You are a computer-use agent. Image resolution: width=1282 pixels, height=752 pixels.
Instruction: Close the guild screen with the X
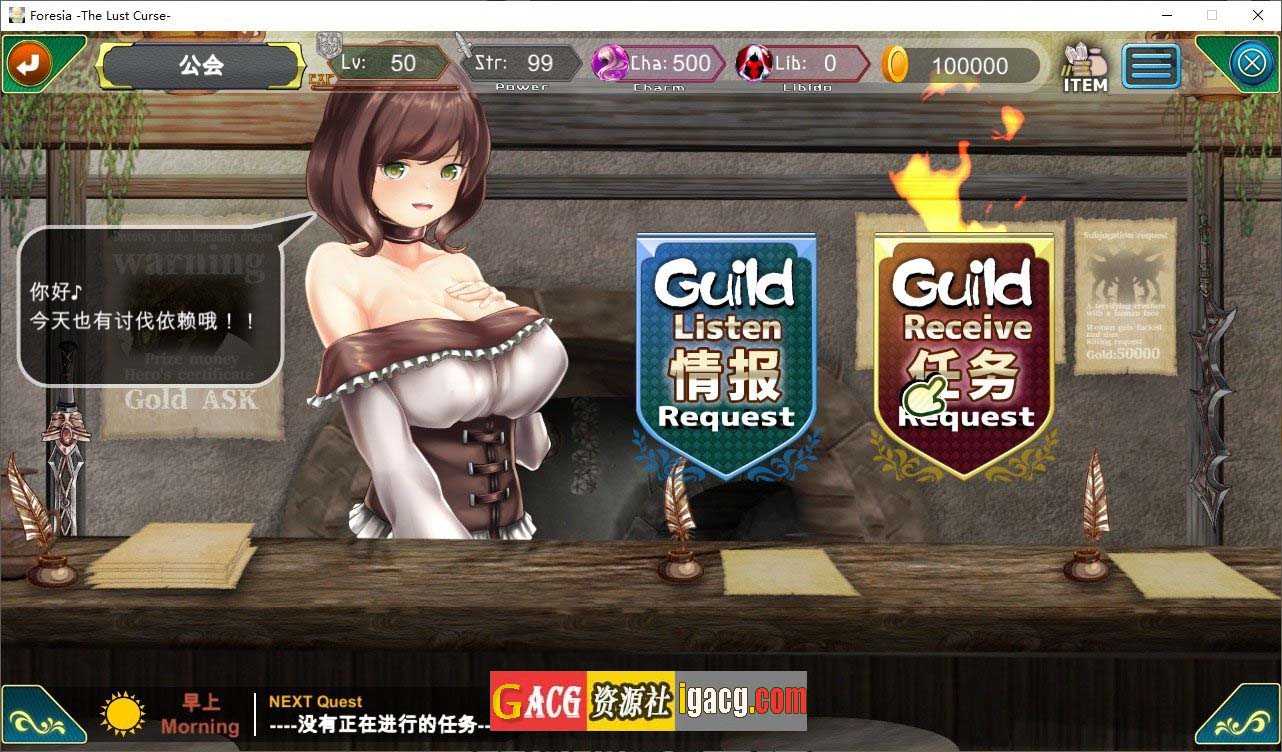tap(1251, 65)
